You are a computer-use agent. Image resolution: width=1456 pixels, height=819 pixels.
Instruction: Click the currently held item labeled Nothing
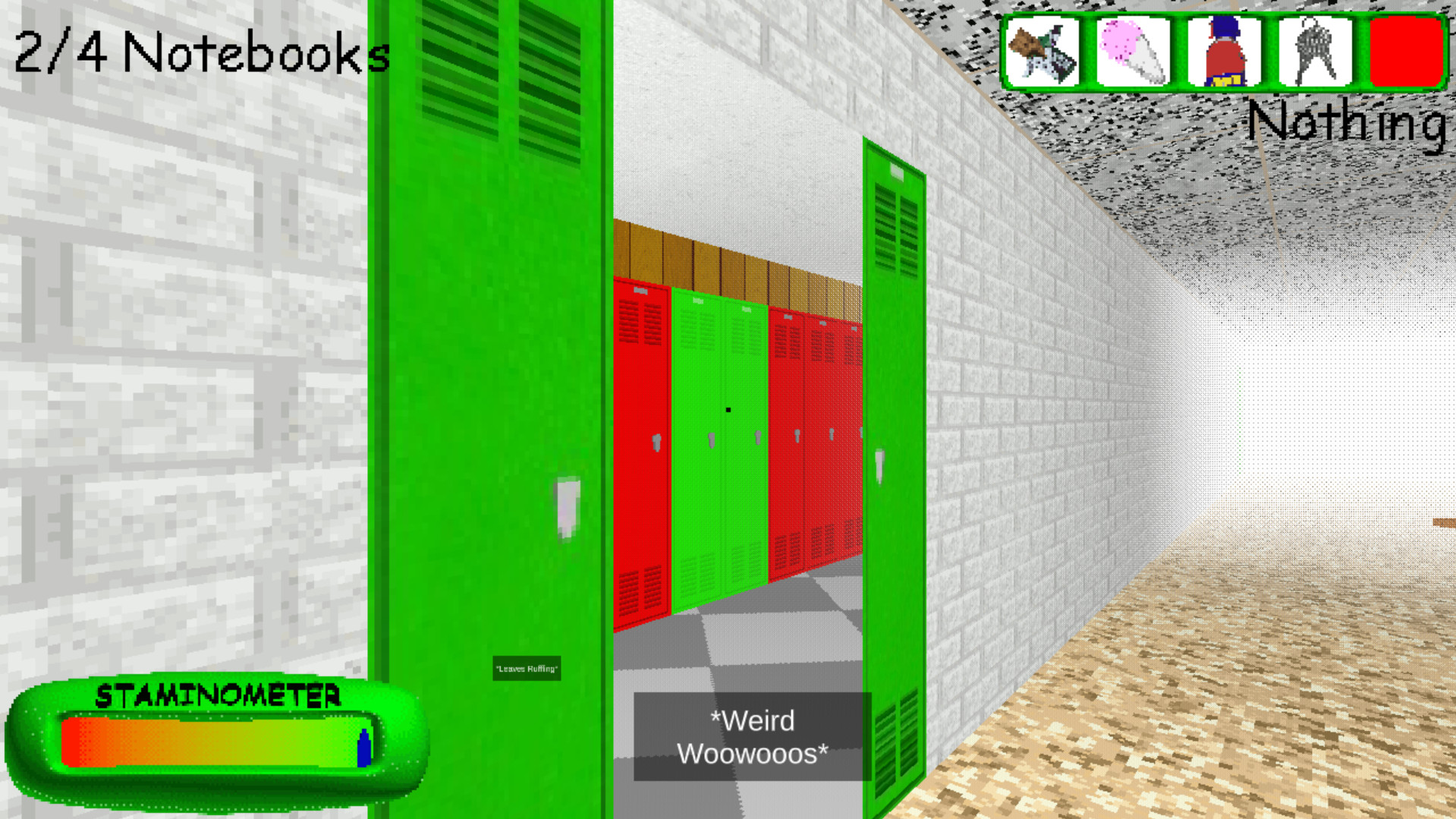pos(1351,121)
